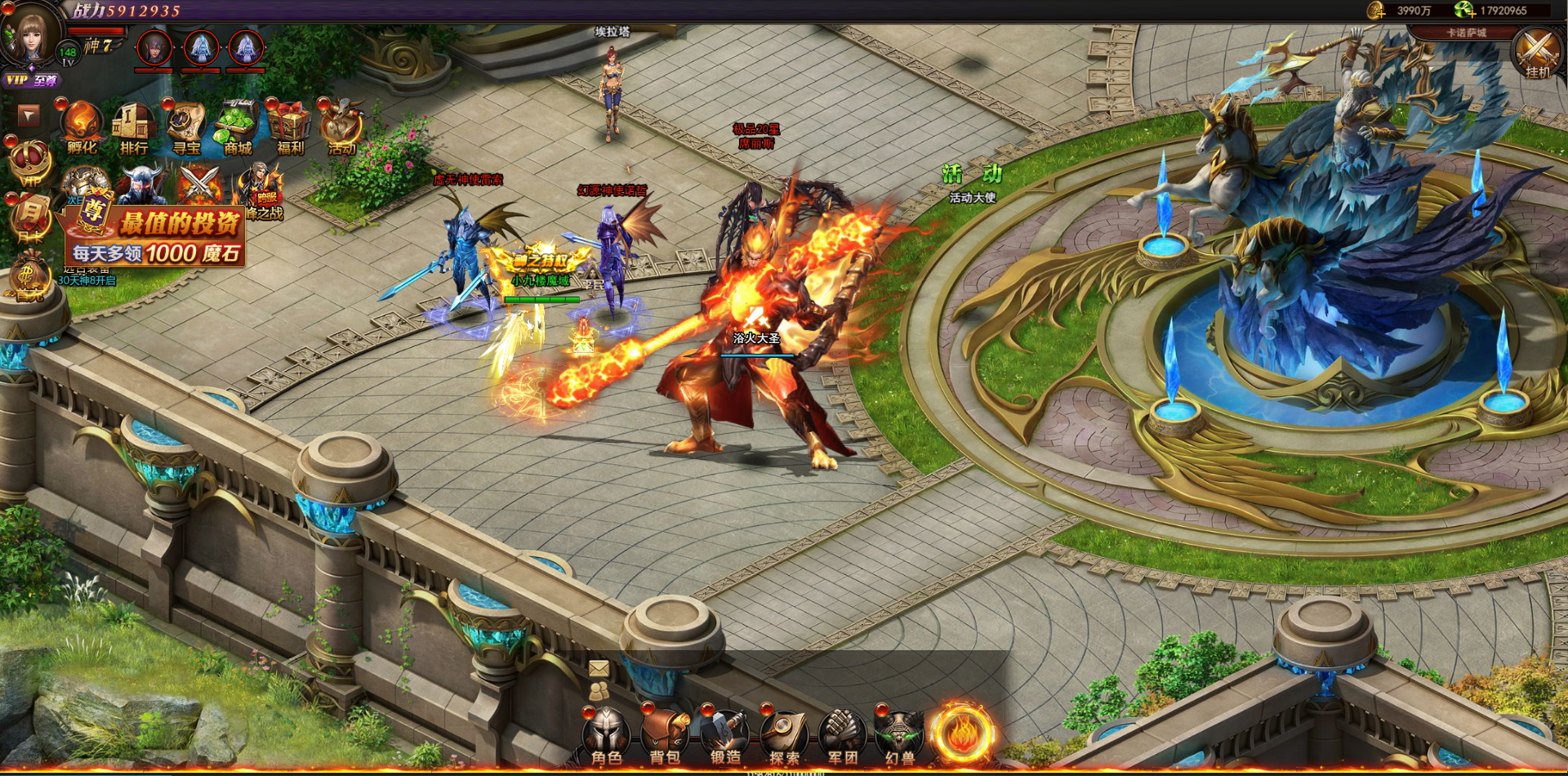Open the 寻宝 treasure hunt map
1568x776 pixels.
pos(186,127)
